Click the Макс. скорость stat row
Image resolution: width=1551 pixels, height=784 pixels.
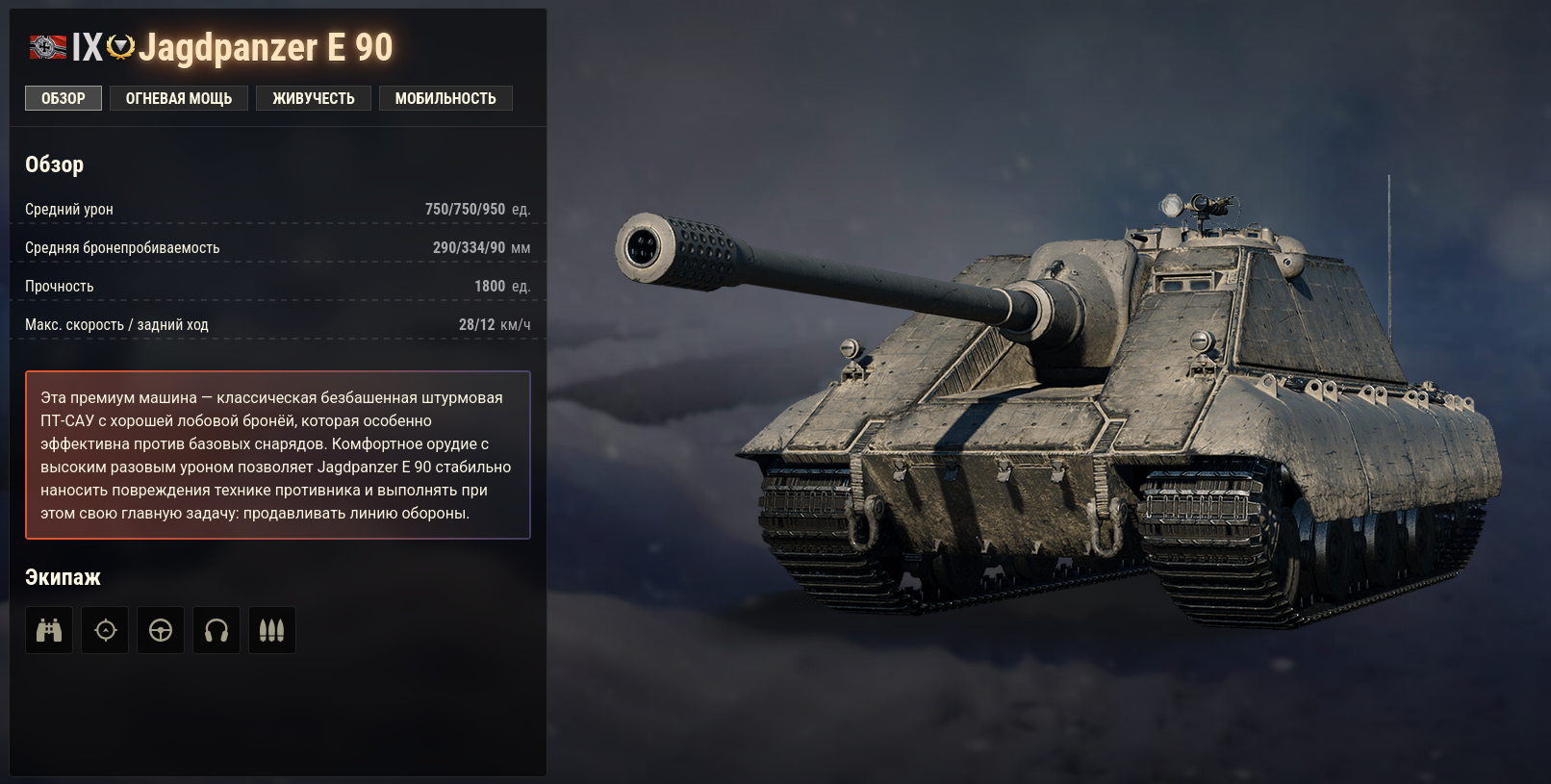(279, 324)
